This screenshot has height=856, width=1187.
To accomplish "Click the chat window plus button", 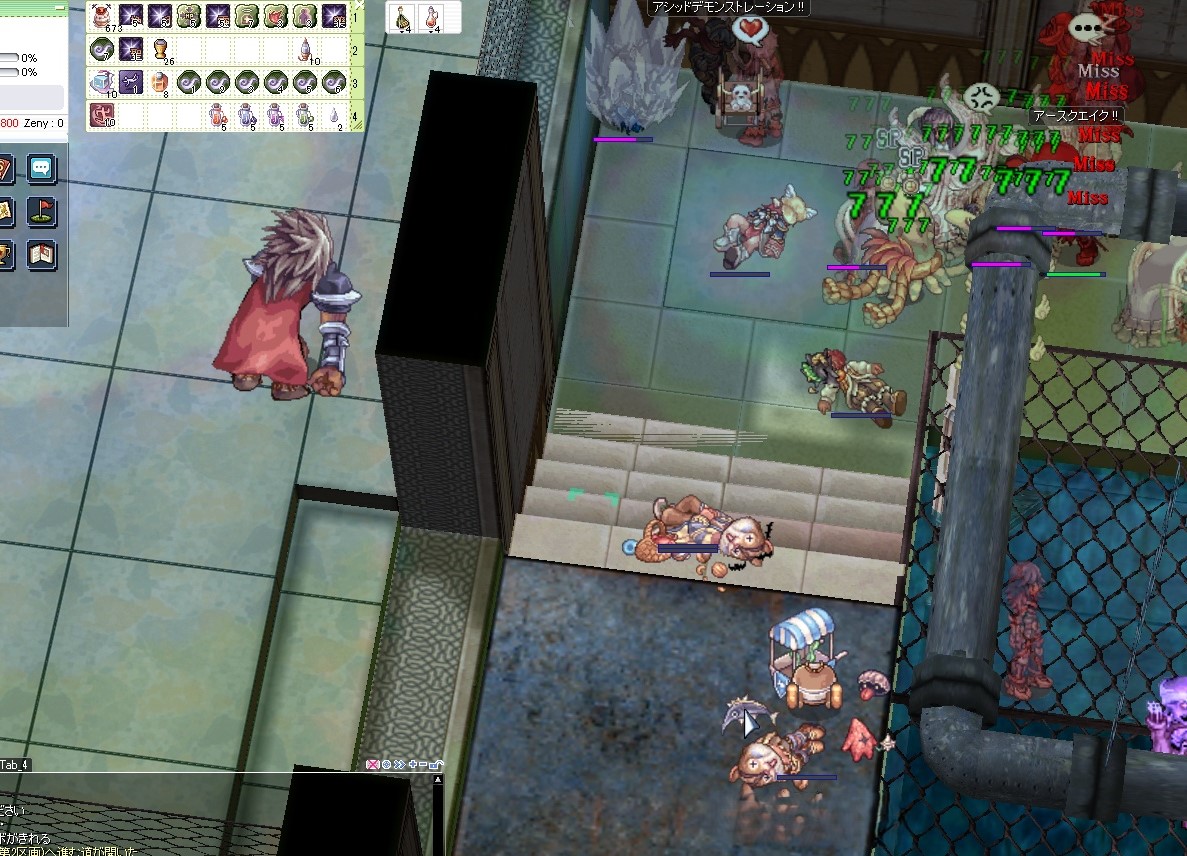I will pos(412,765).
